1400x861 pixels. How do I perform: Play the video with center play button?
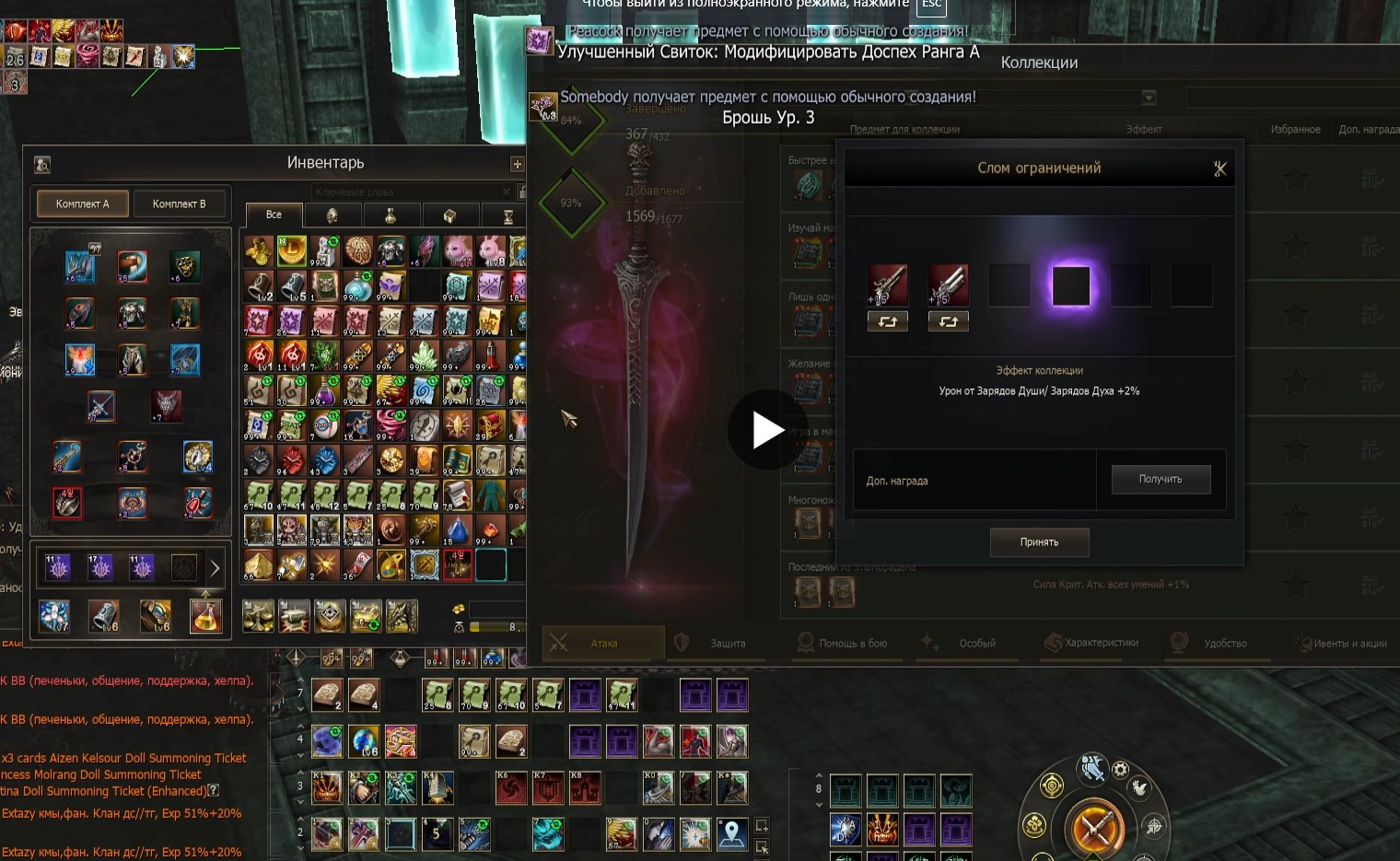(768, 430)
